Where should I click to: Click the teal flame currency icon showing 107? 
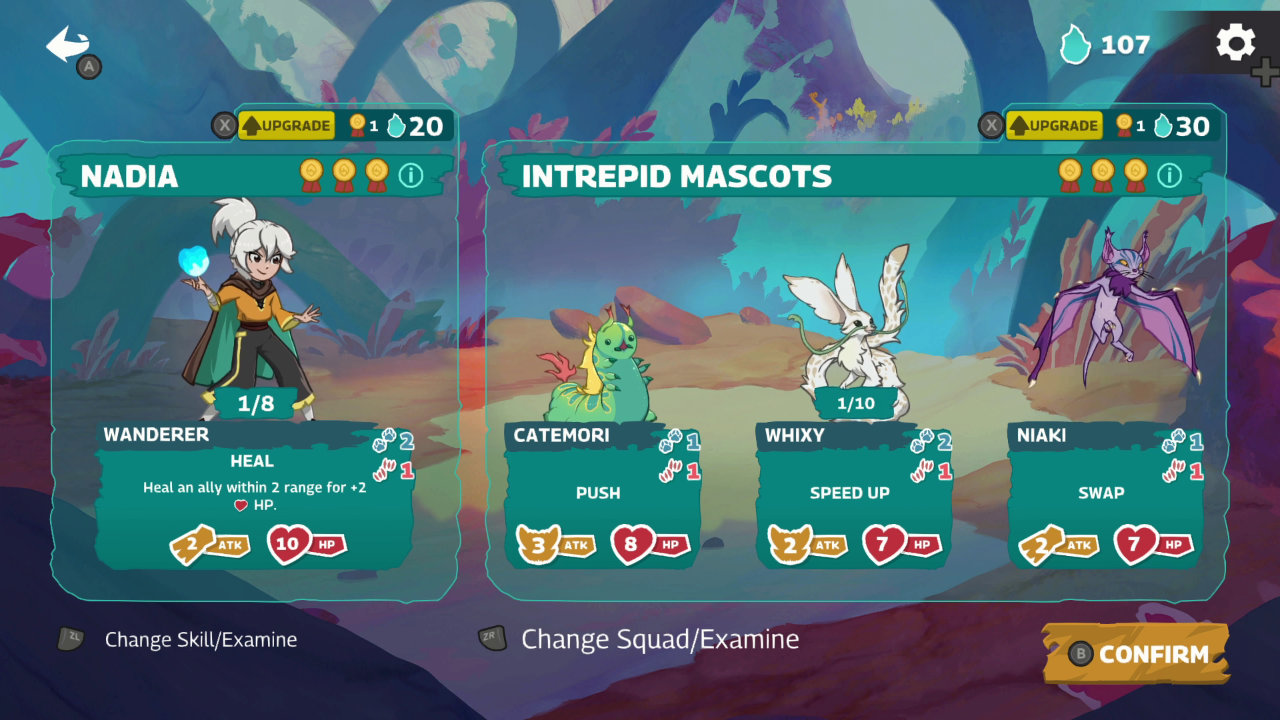(1076, 45)
